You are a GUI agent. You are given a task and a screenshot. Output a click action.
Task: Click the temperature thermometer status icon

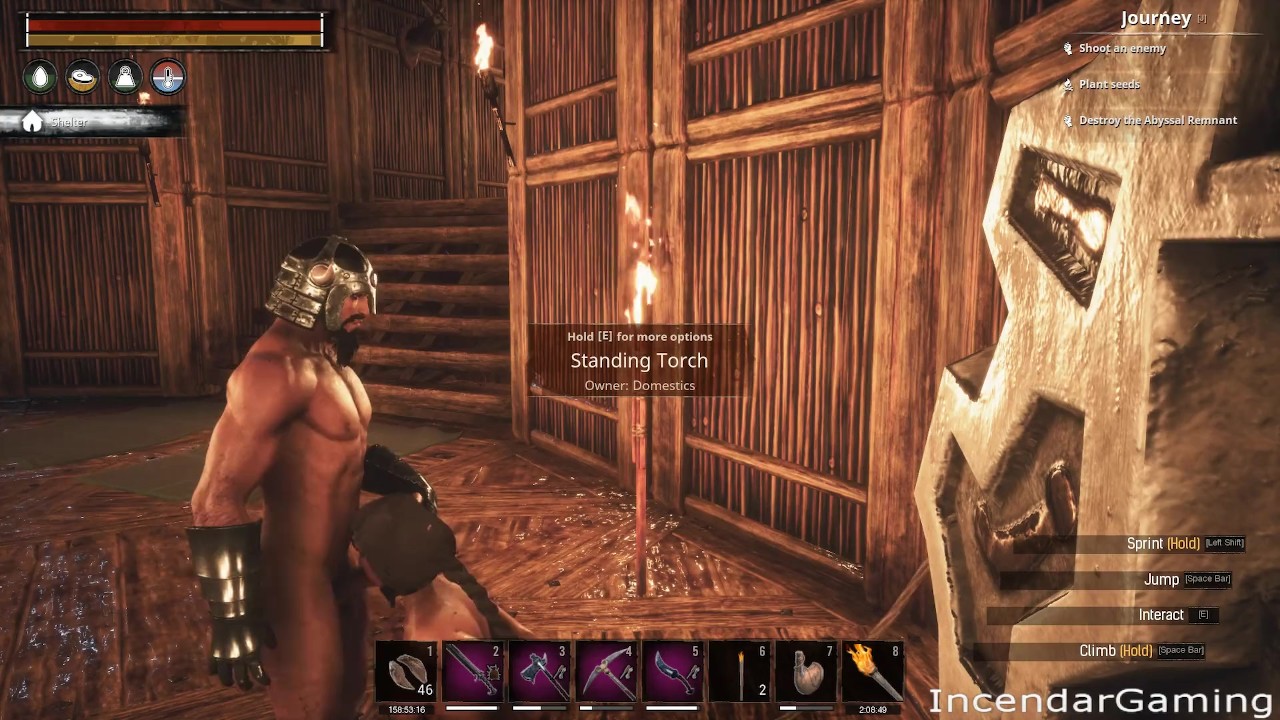coord(167,78)
